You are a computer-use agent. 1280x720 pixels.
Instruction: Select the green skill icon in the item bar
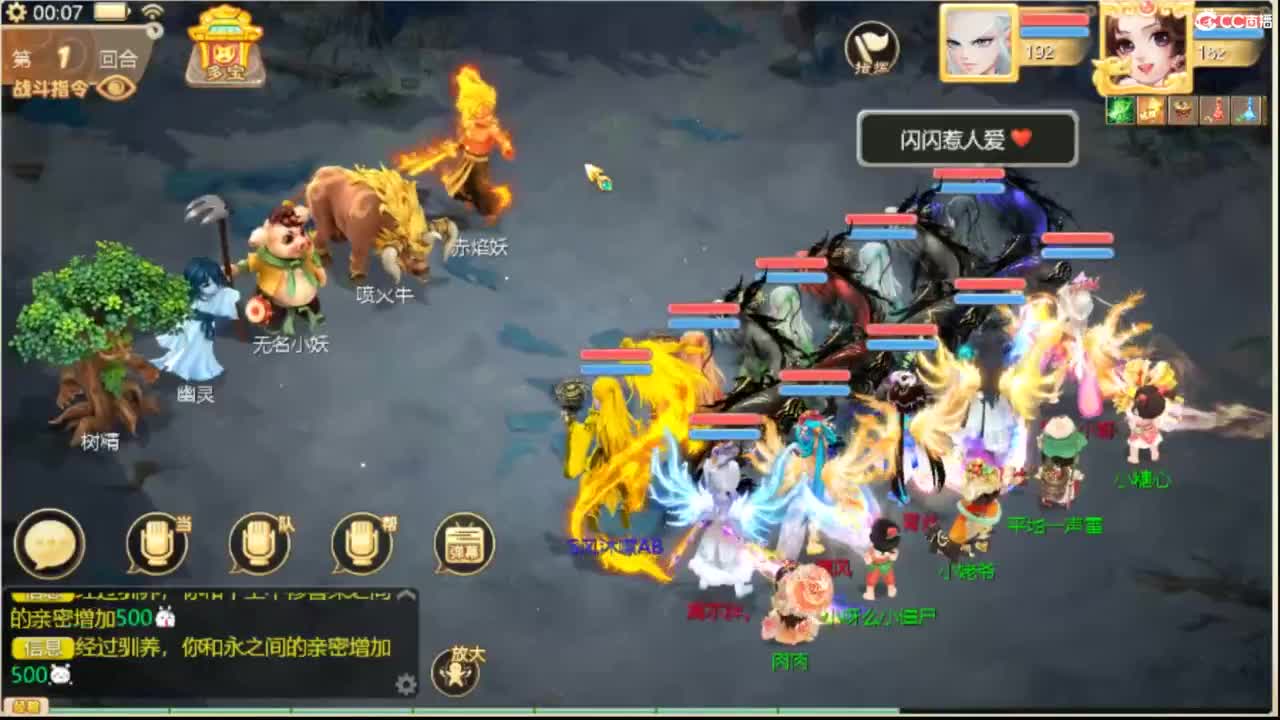coord(1121,110)
